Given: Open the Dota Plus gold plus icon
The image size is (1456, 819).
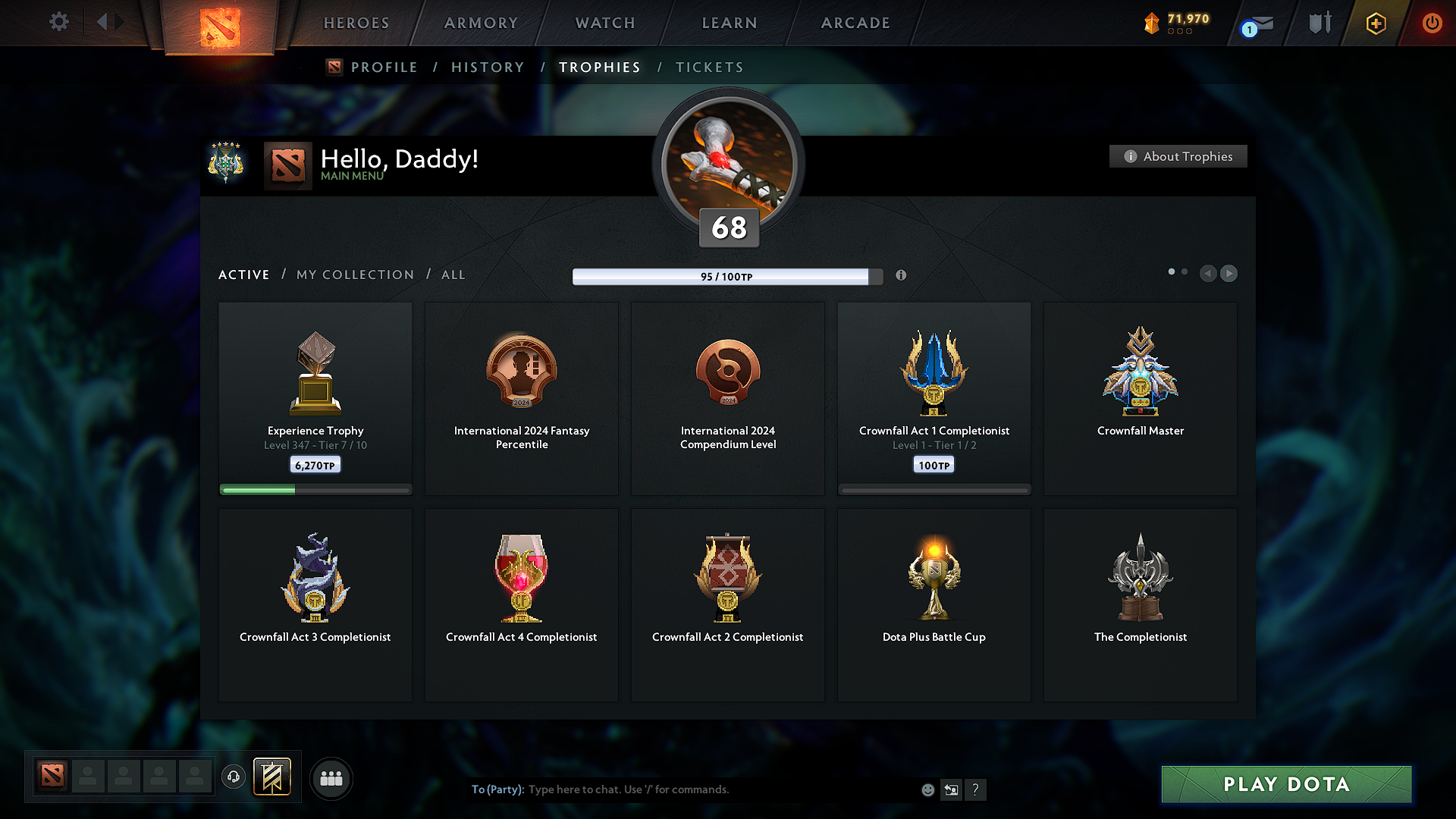Looking at the screenshot, I should [1375, 24].
